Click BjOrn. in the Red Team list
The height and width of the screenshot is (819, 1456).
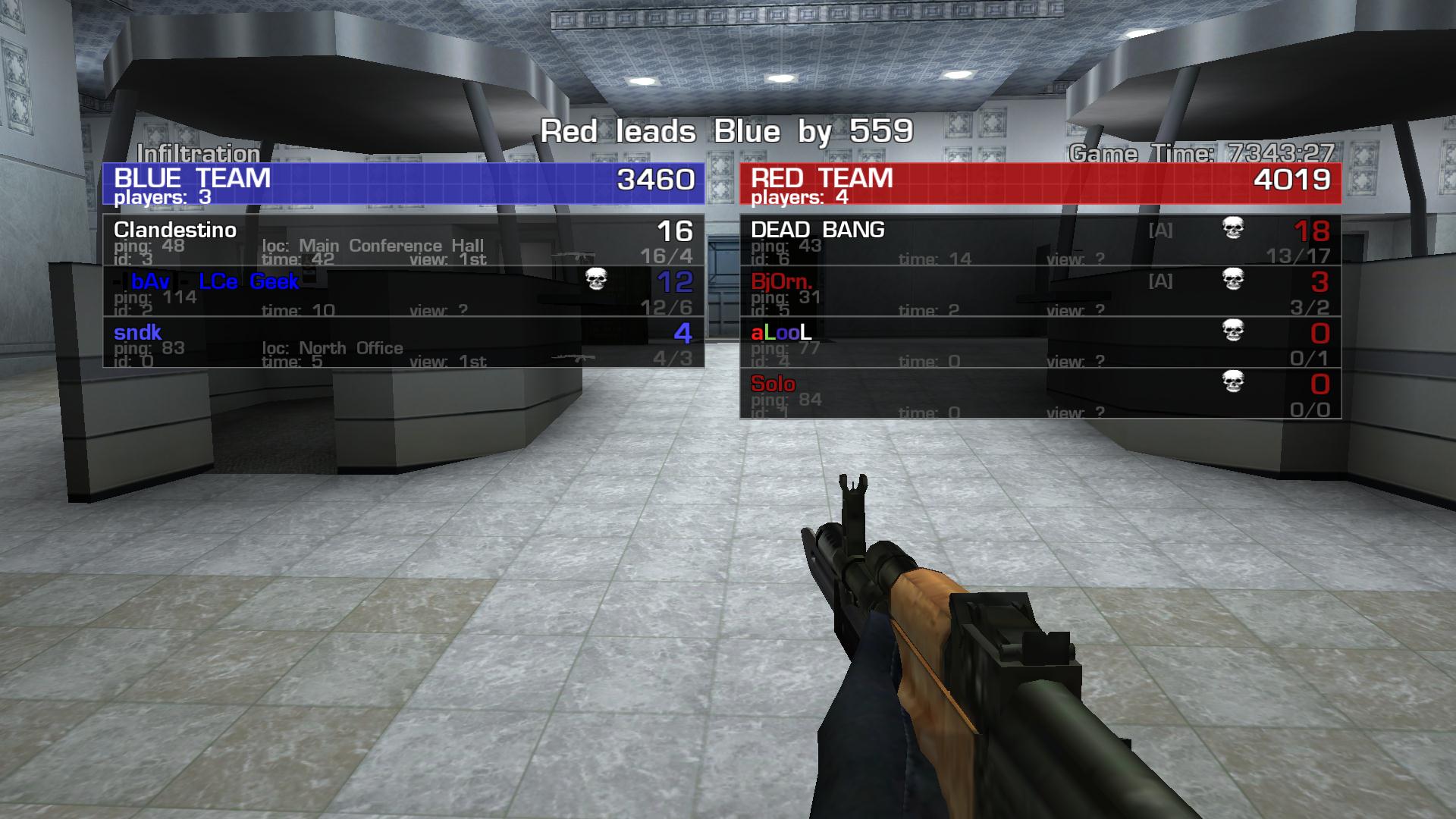(1040, 291)
